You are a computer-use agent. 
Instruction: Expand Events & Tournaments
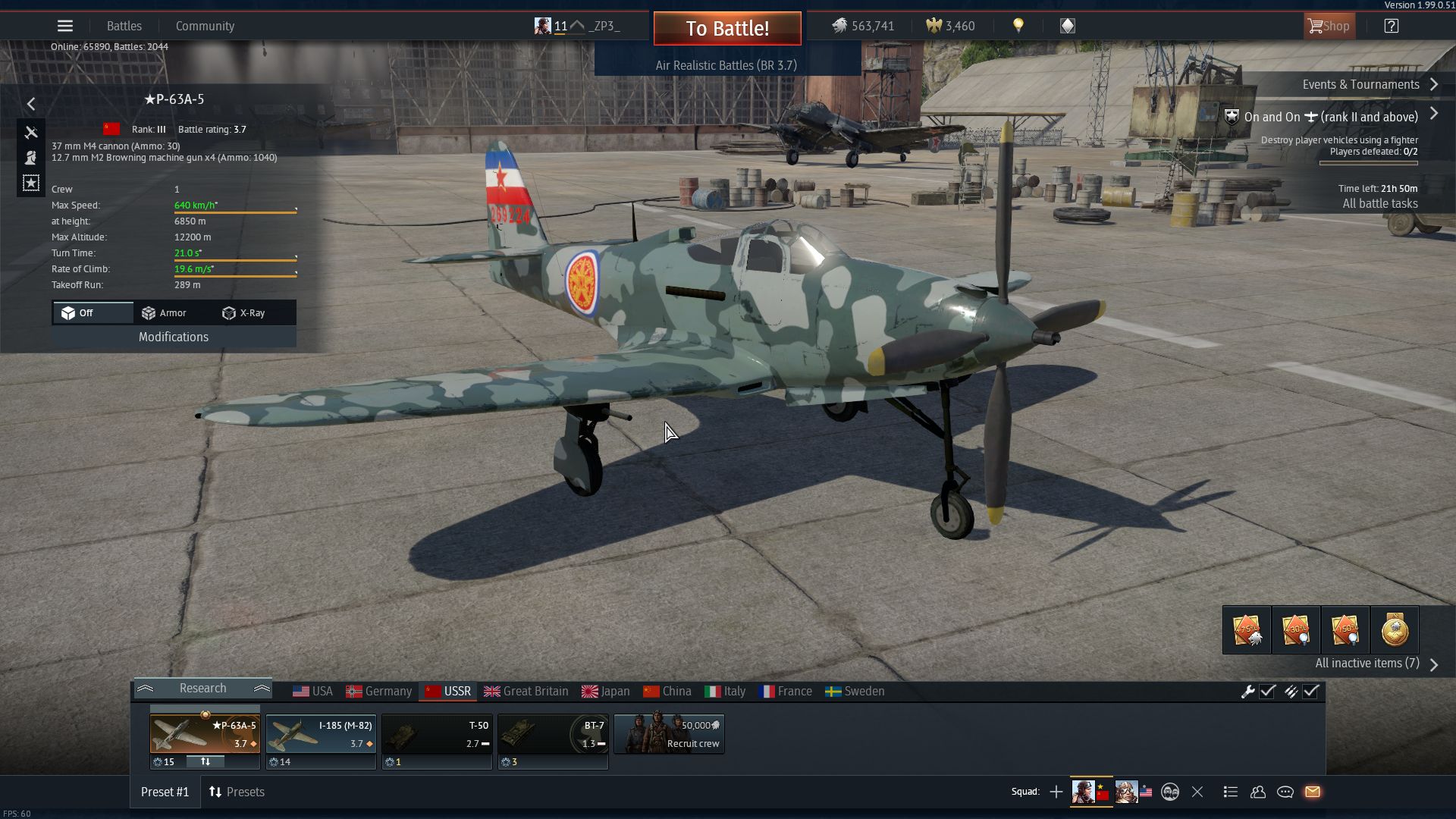coord(1434,84)
